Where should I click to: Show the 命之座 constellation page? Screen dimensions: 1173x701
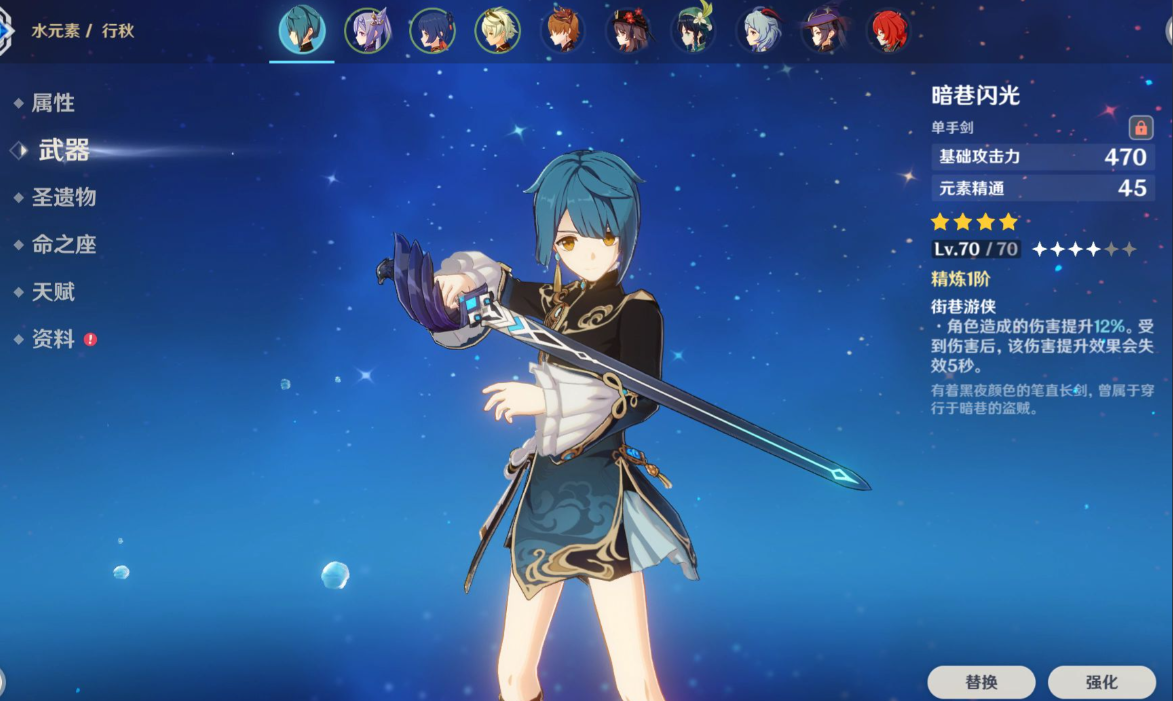point(64,245)
